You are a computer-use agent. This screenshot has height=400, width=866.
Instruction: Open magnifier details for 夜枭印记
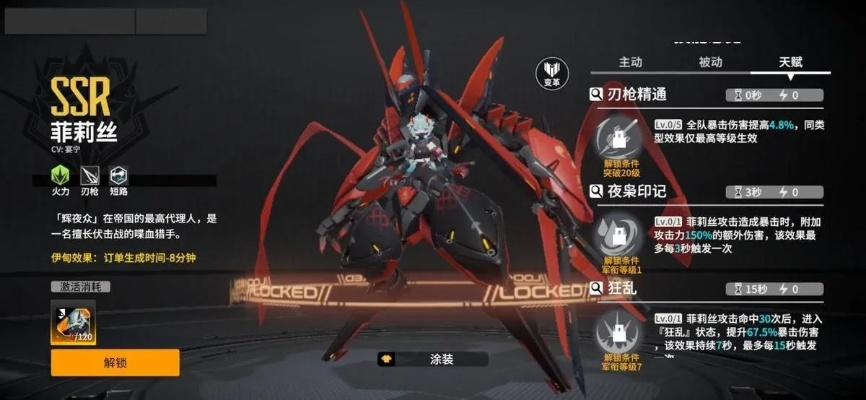596,191
